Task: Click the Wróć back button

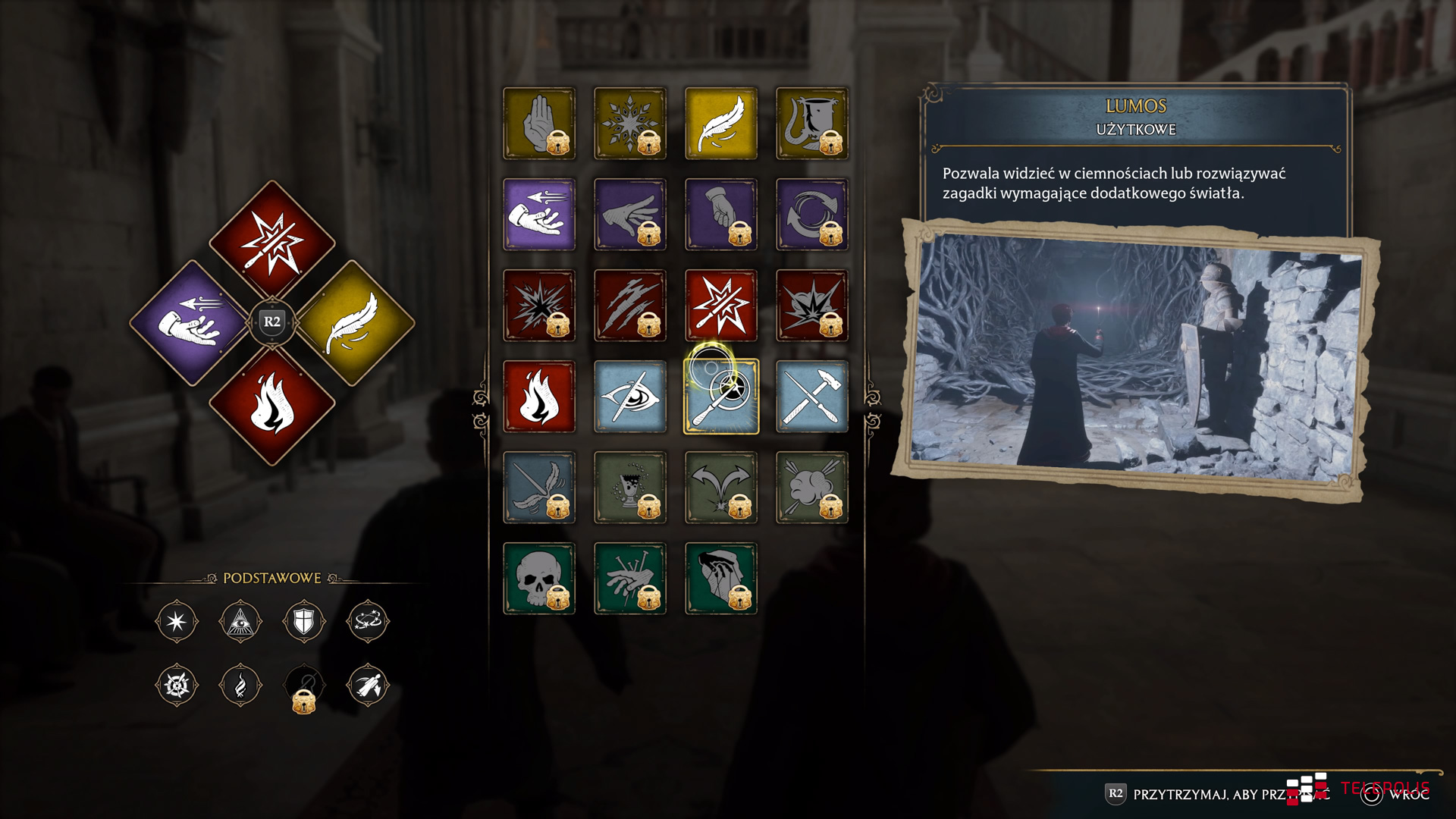Action: (x=1397, y=794)
